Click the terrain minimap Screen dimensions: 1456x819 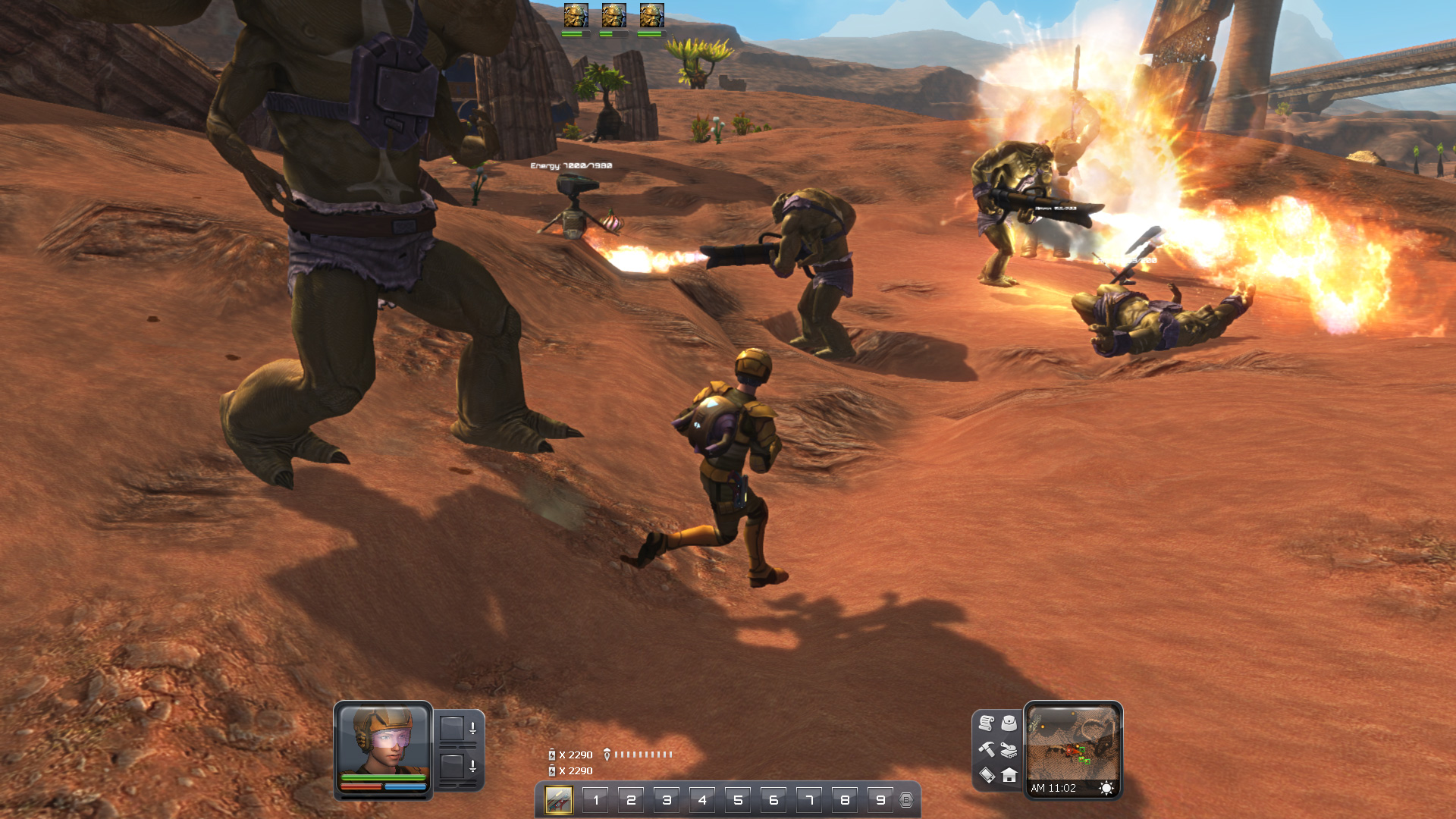(x=1072, y=743)
